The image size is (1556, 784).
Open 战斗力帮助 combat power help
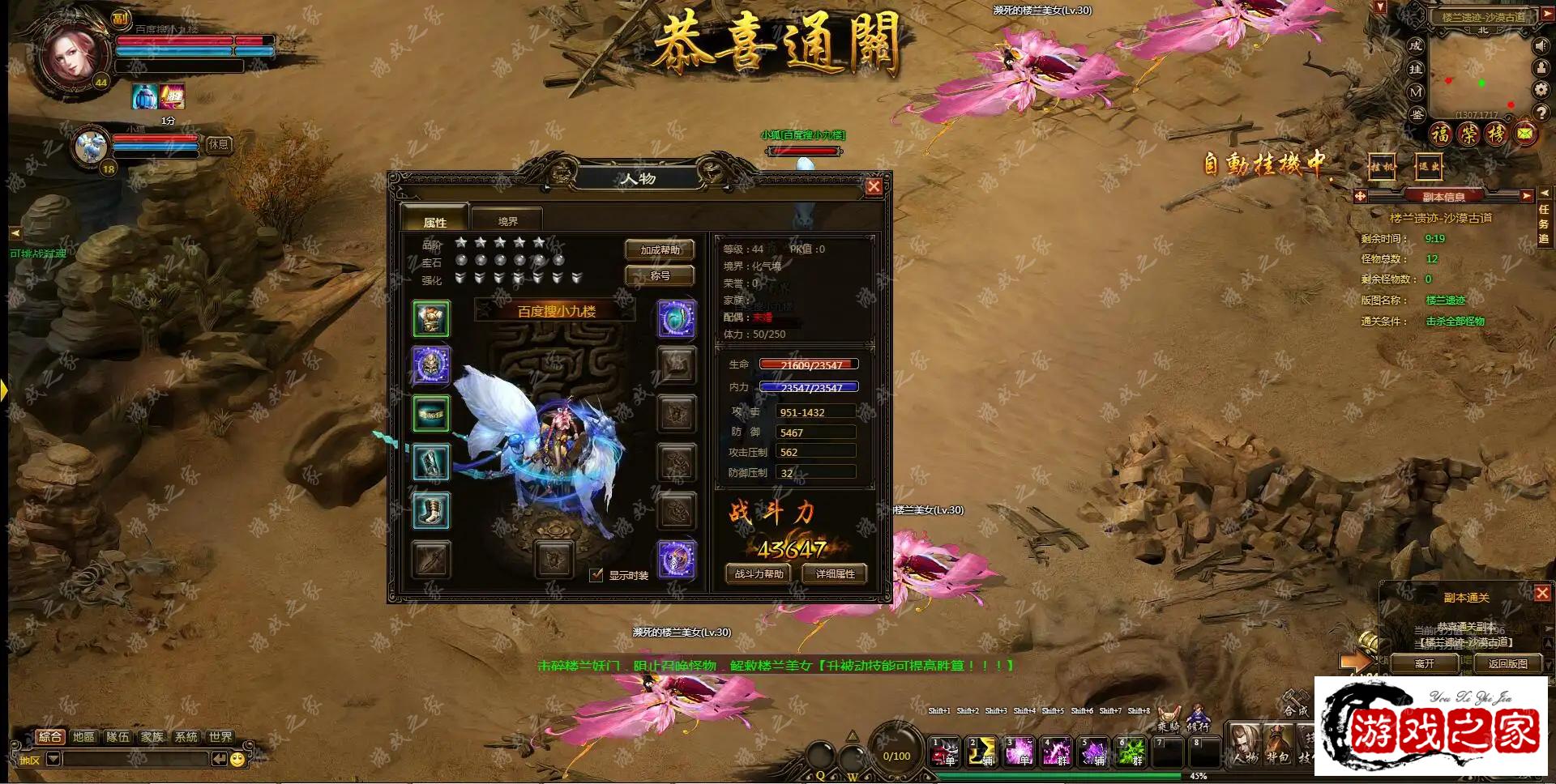[x=759, y=574]
